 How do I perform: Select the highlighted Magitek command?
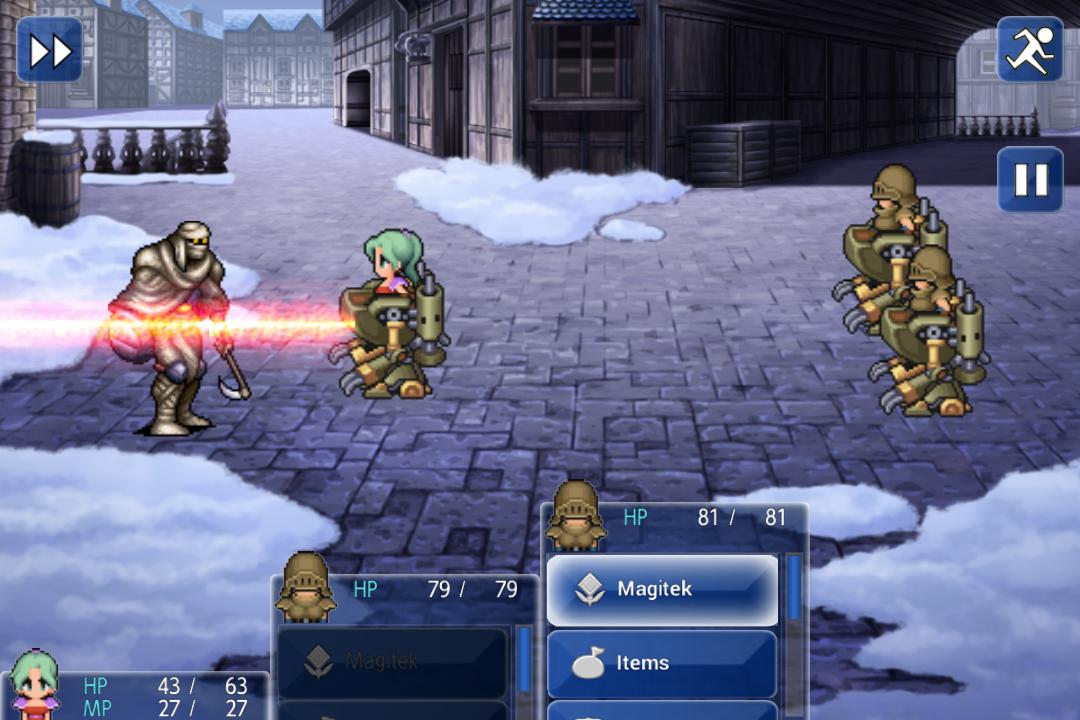pos(662,590)
